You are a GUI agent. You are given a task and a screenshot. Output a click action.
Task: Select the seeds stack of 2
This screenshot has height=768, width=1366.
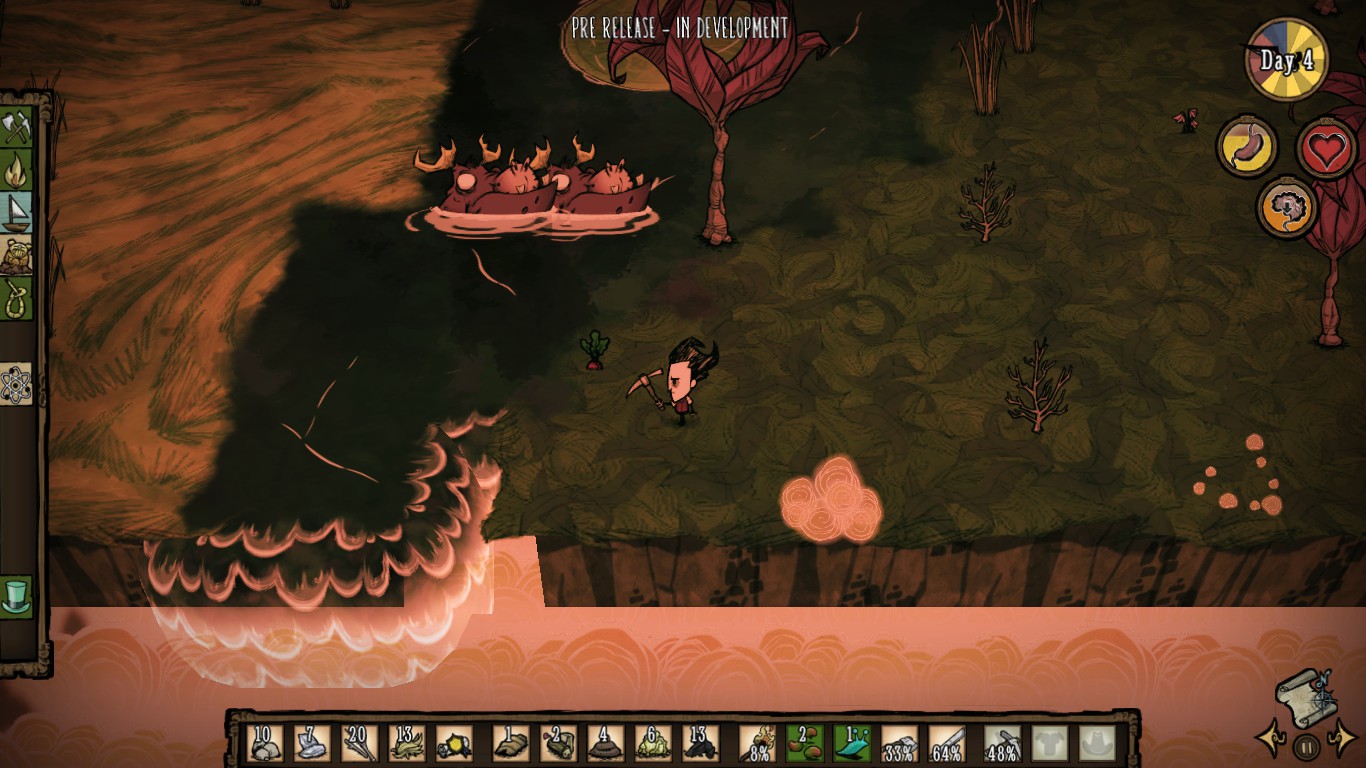click(805, 743)
